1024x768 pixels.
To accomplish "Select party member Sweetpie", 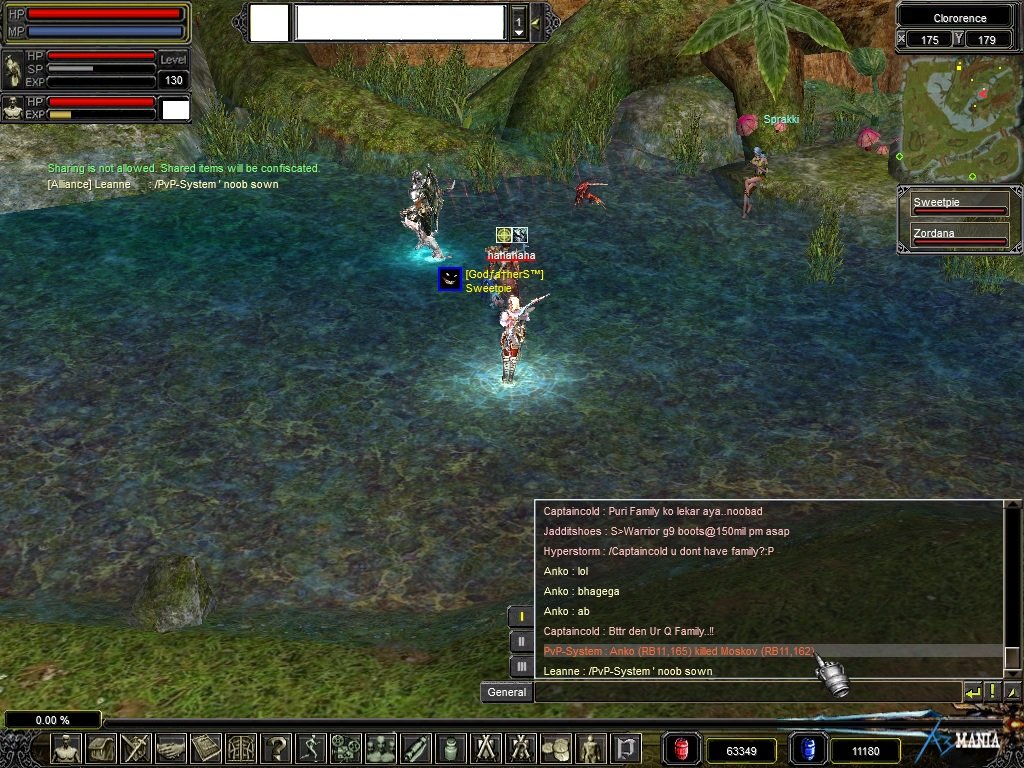I will [958, 206].
